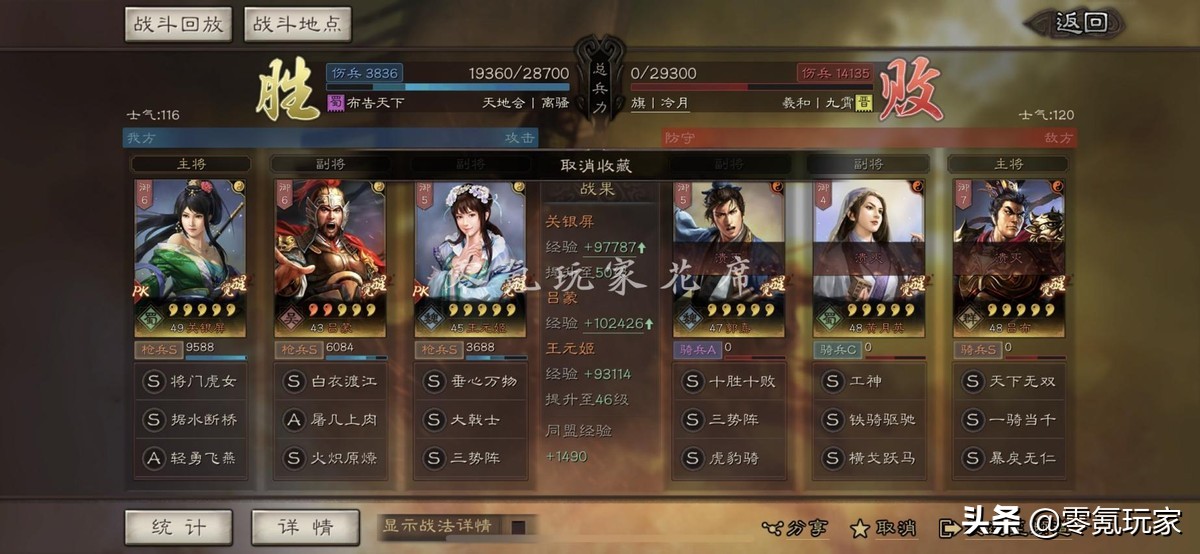Open the 铁骑驱驰 tactic entry

(x=869, y=420)
